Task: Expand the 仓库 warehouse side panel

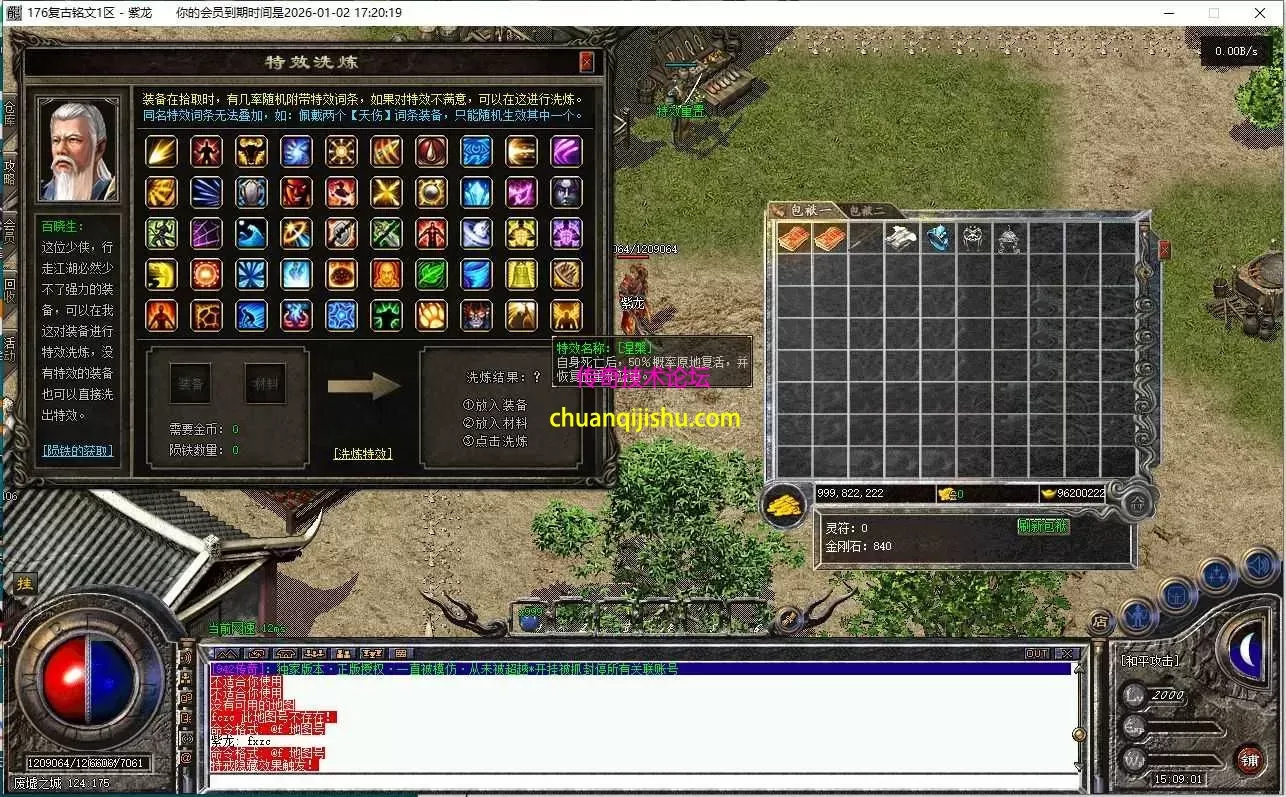Action: coord(8,112)
